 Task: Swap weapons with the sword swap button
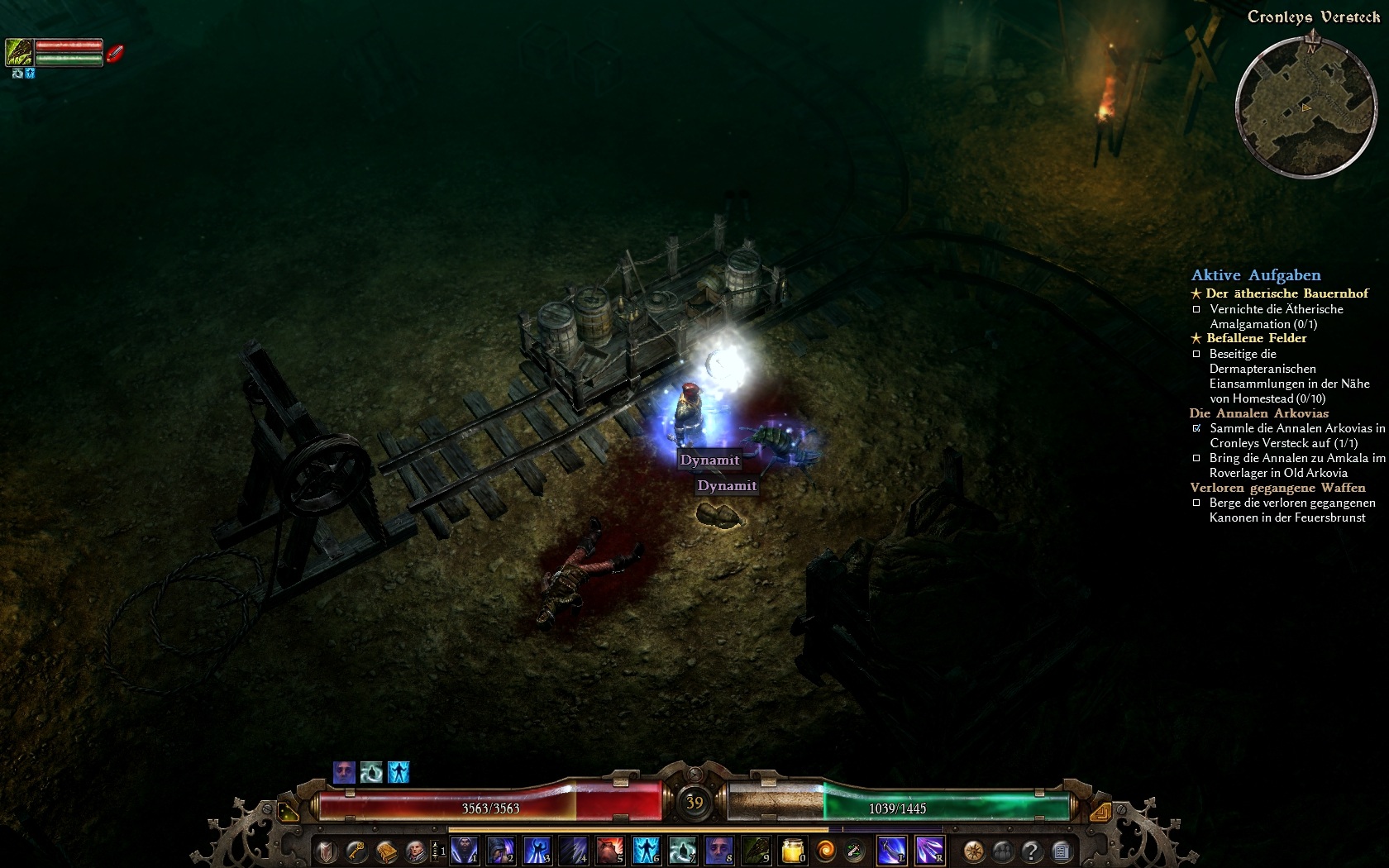(x=855, y=850)
